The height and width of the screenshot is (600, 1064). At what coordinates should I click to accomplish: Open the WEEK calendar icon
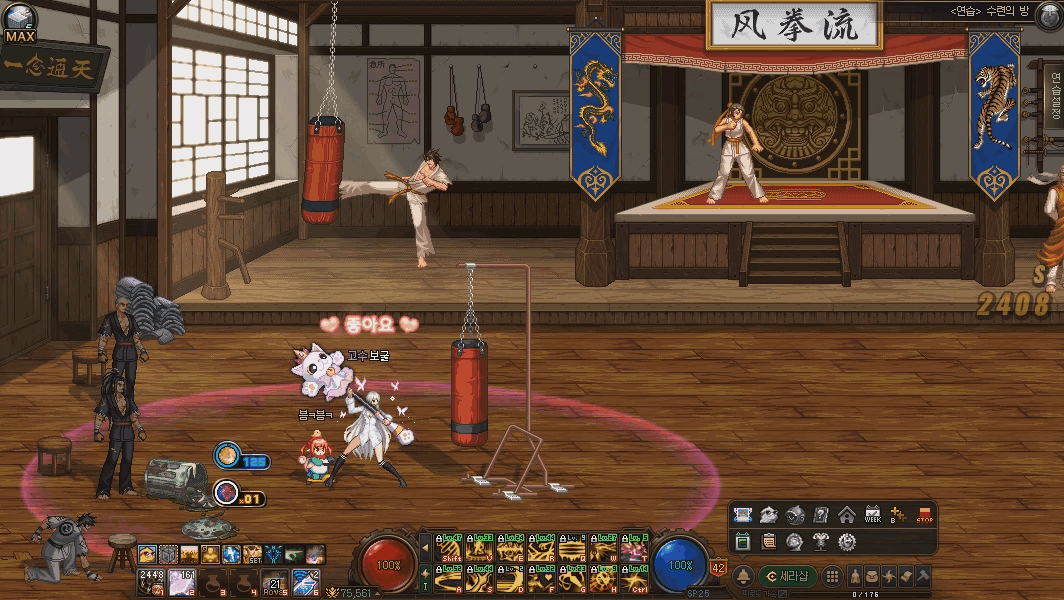pos(872,515)
